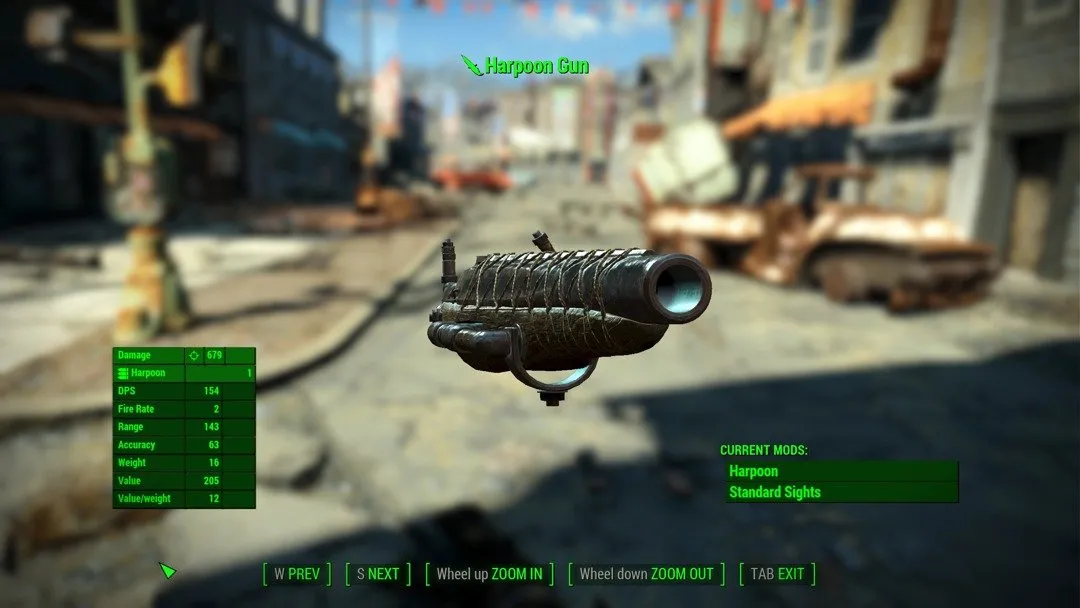The image size is (1080, 608).
Task: Choose the Standard Sights mod entry
Action: click(842, 492)
